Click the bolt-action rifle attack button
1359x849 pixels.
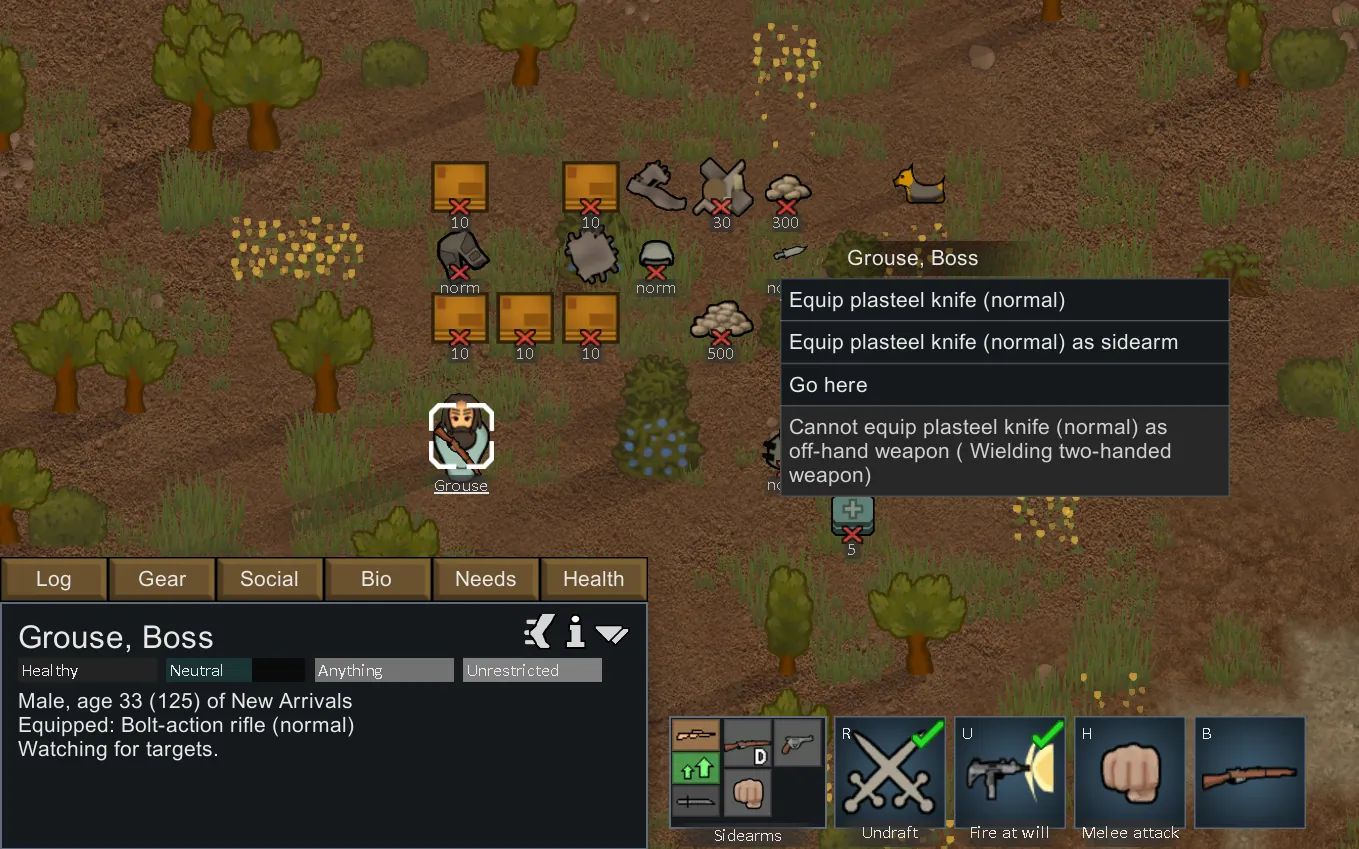click(1250, 772)
